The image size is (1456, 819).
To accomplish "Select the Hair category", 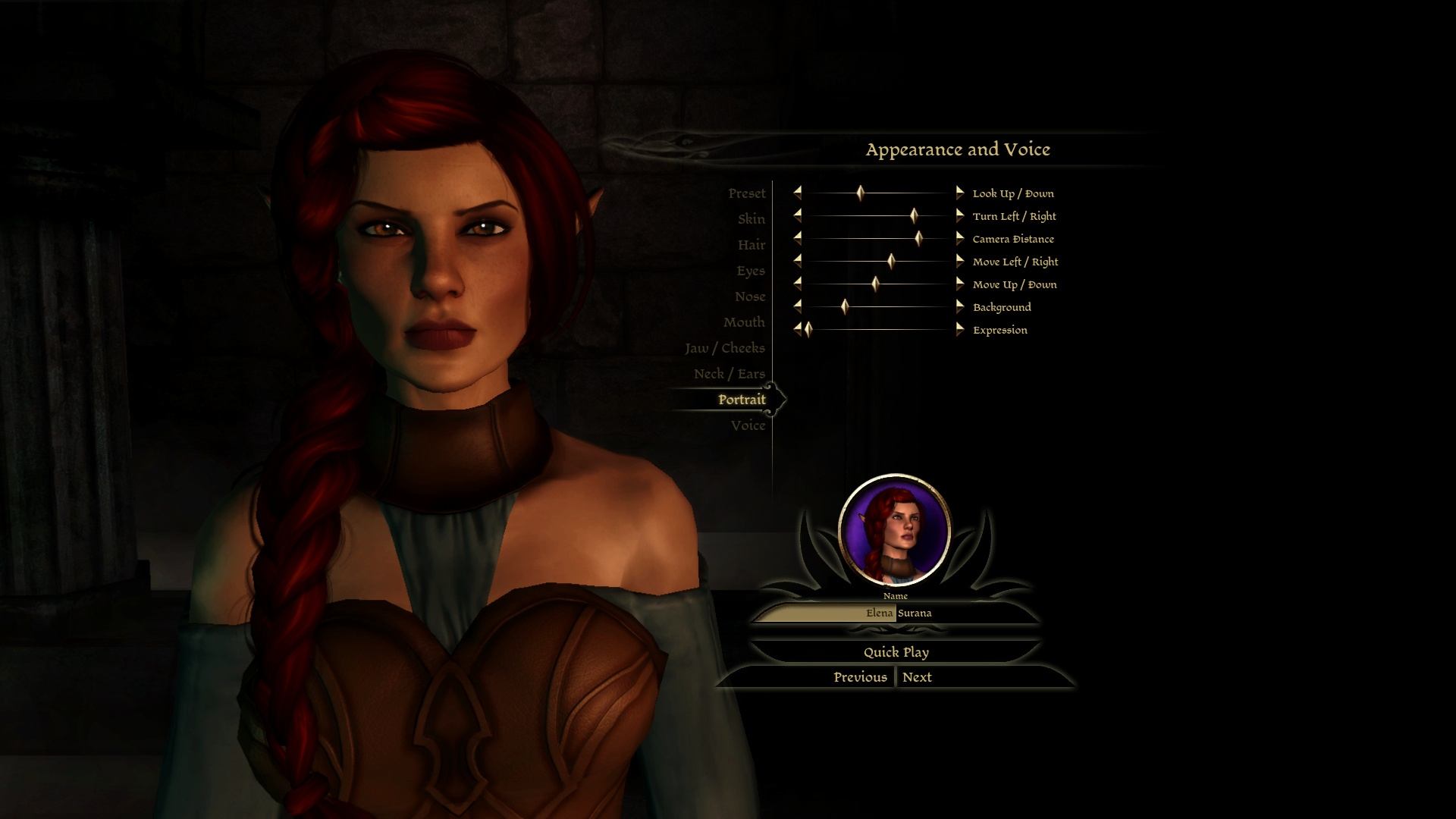I will [751, 245].
